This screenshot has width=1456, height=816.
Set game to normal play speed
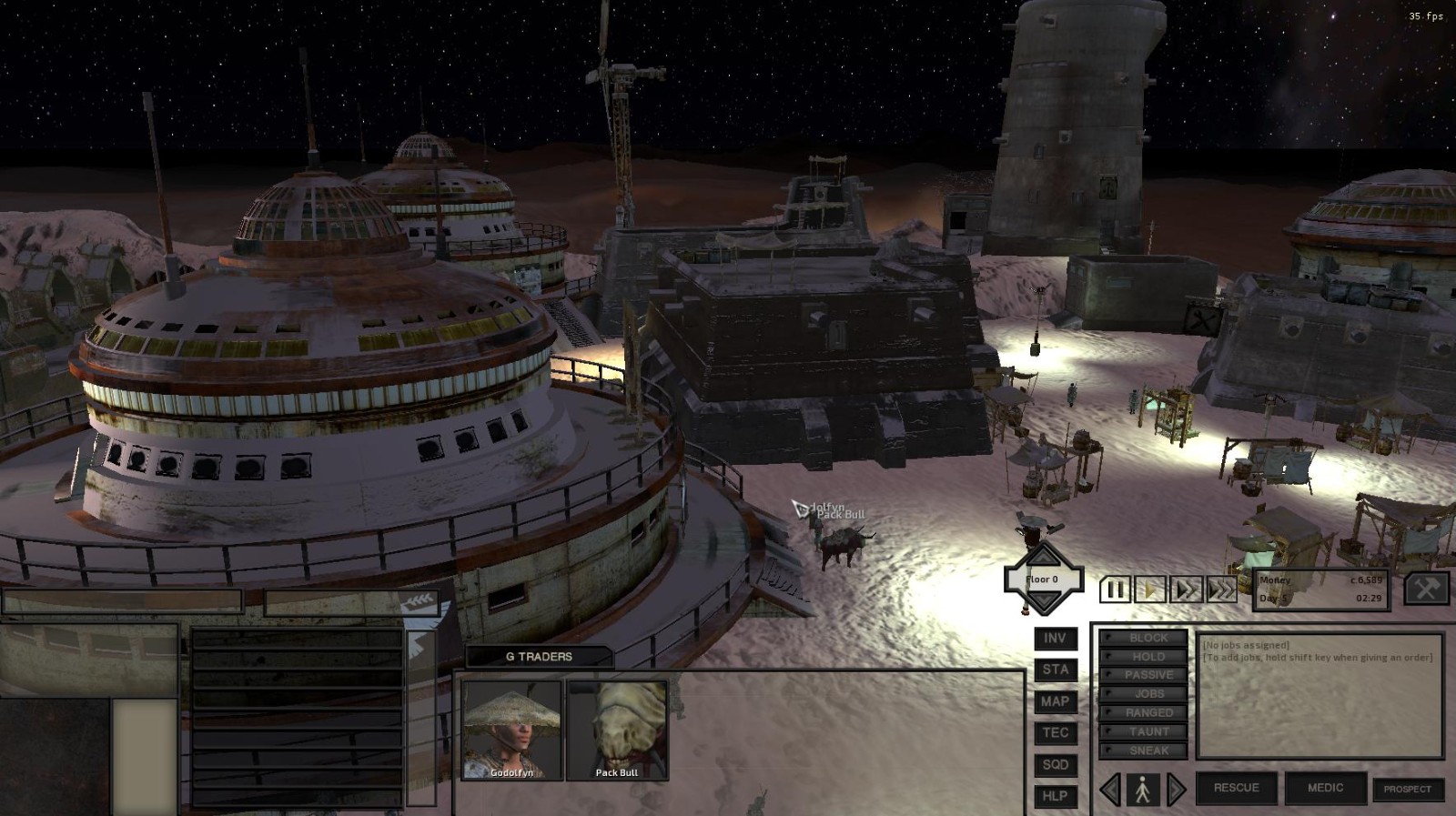point(1150,589)
